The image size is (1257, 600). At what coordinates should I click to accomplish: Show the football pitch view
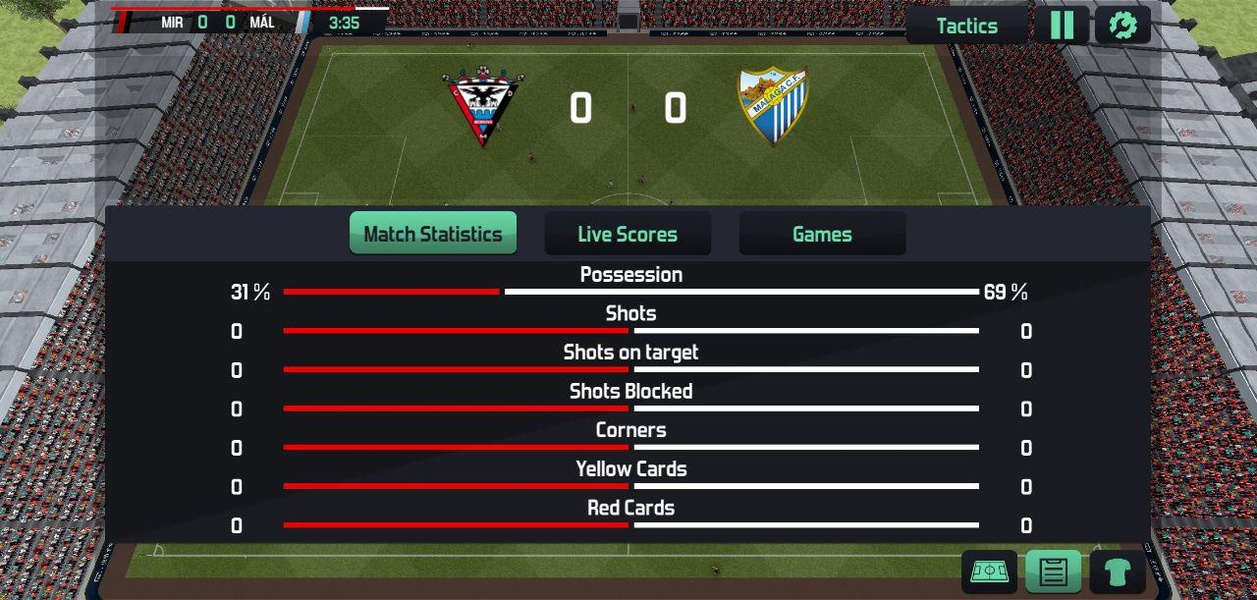tap(989, 572)
